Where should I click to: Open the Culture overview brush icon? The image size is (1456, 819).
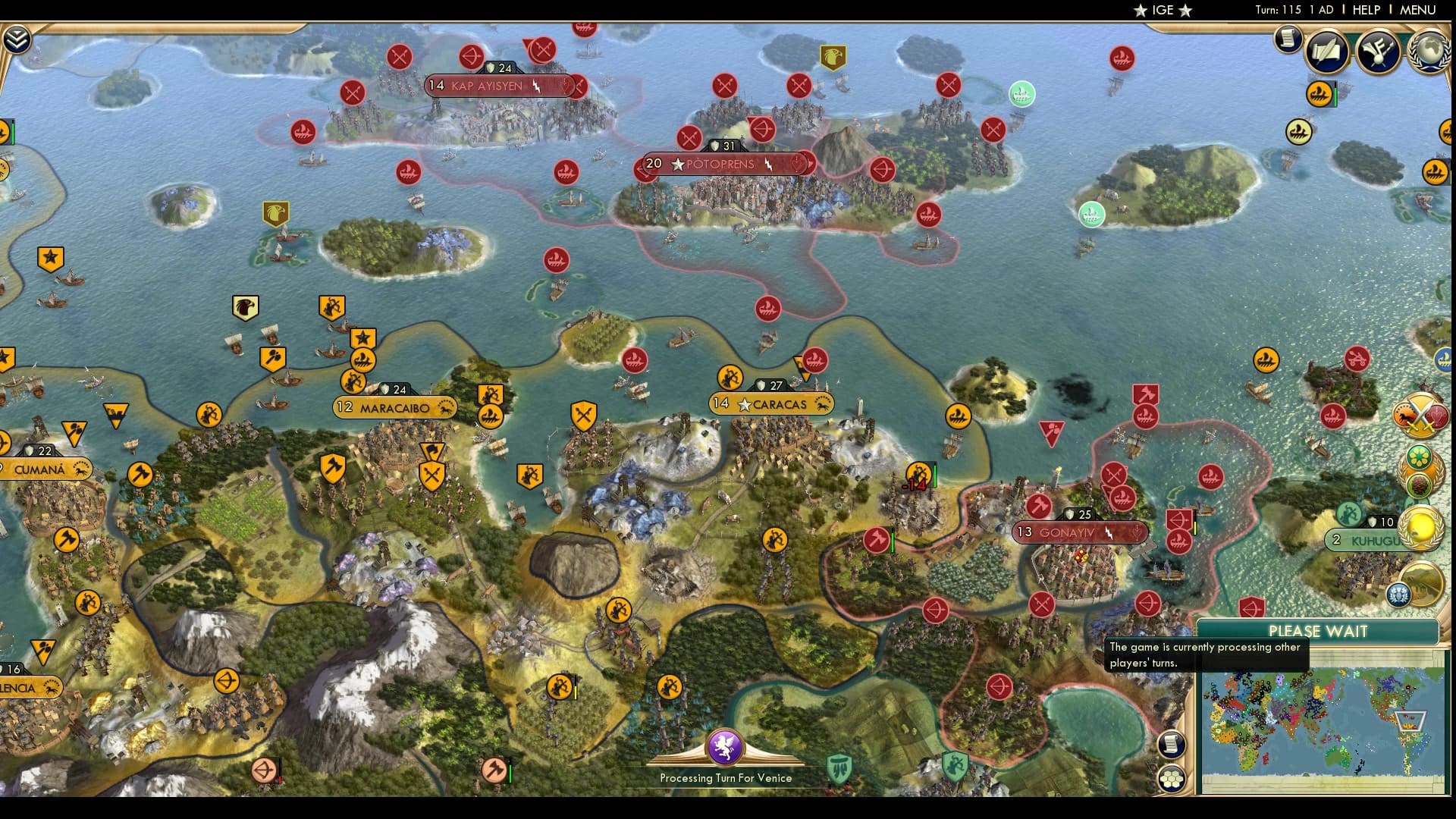pos(1379,50)
